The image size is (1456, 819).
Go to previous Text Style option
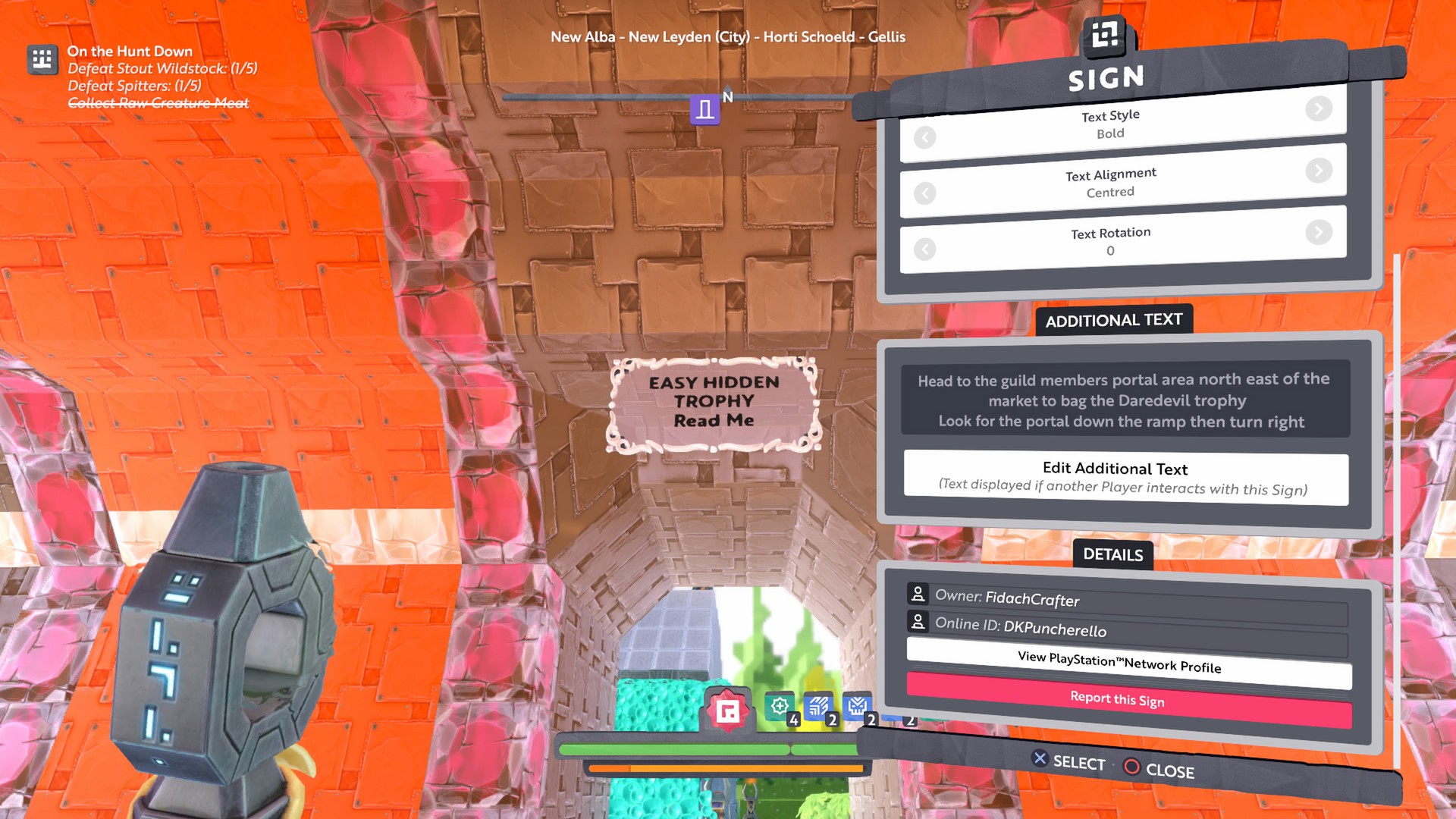point(924,138)
